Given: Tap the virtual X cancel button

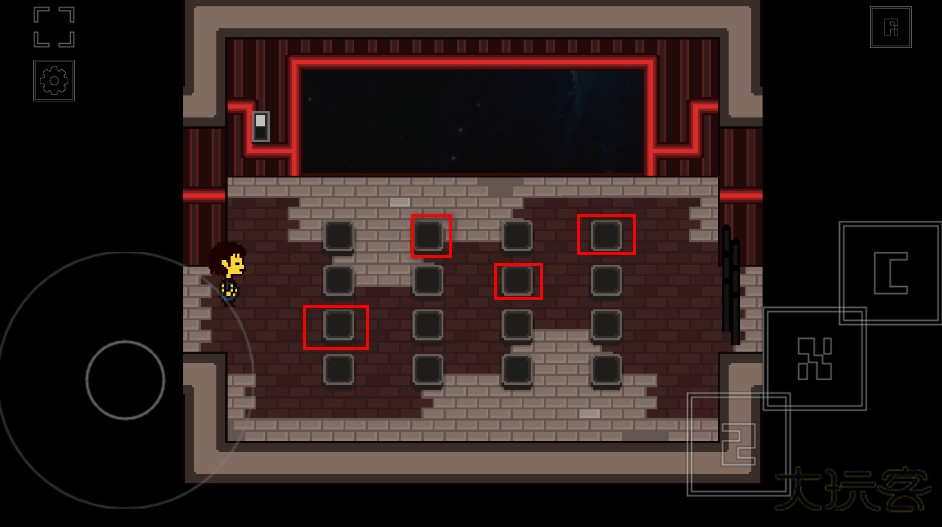Looking at the screenshot, I should point(815,358).
